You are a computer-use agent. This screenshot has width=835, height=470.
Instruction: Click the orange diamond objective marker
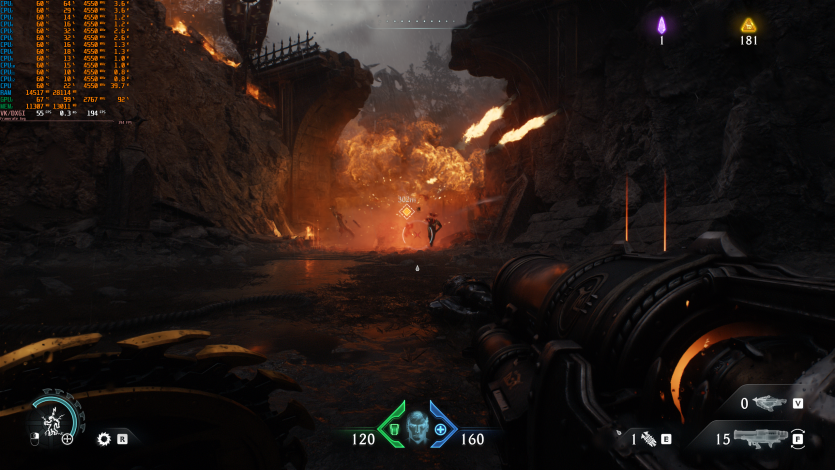[x=406, y=211]
